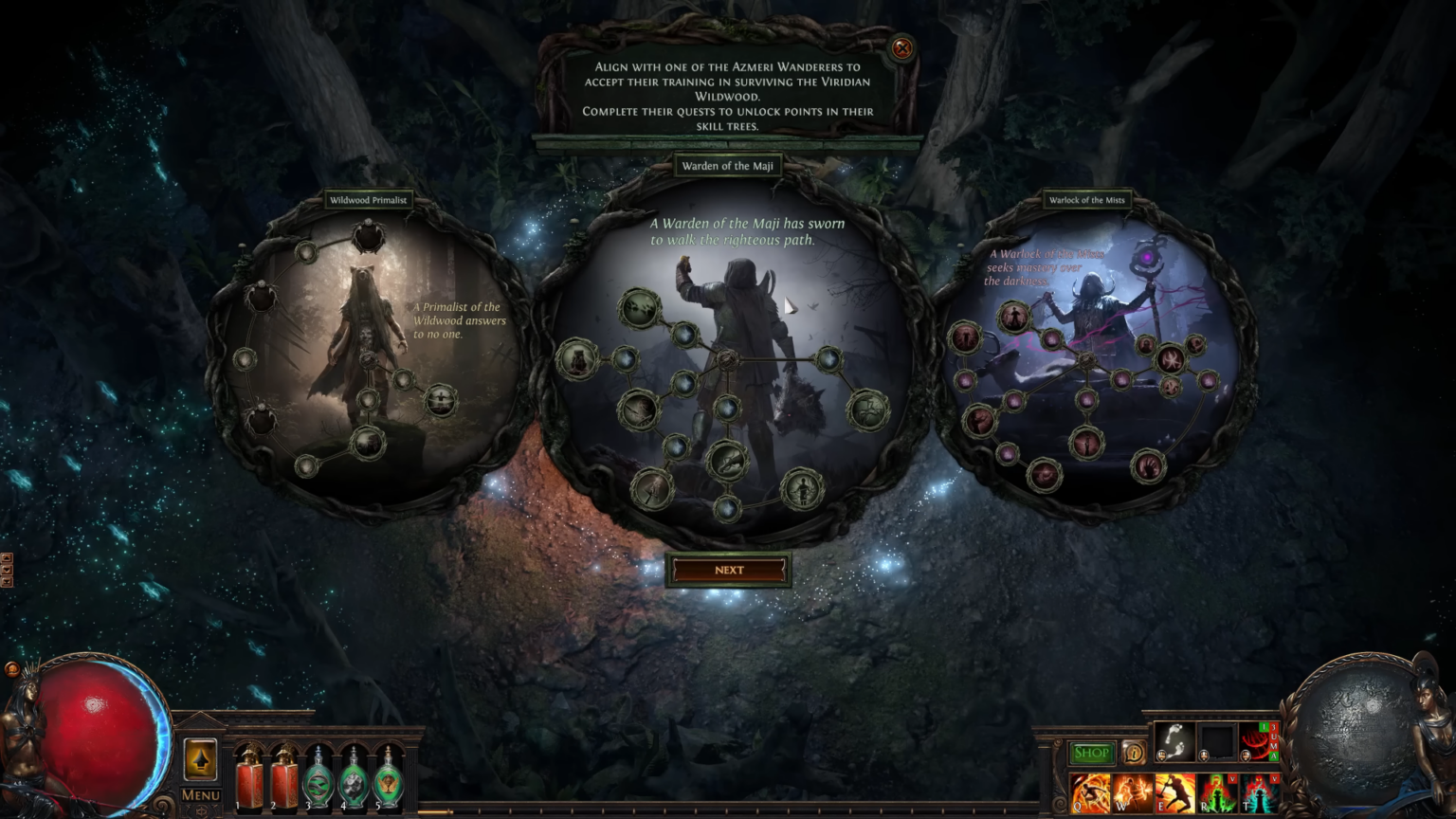Open the game Menu
Screen dimensions: 1456x819
[200, 794]
